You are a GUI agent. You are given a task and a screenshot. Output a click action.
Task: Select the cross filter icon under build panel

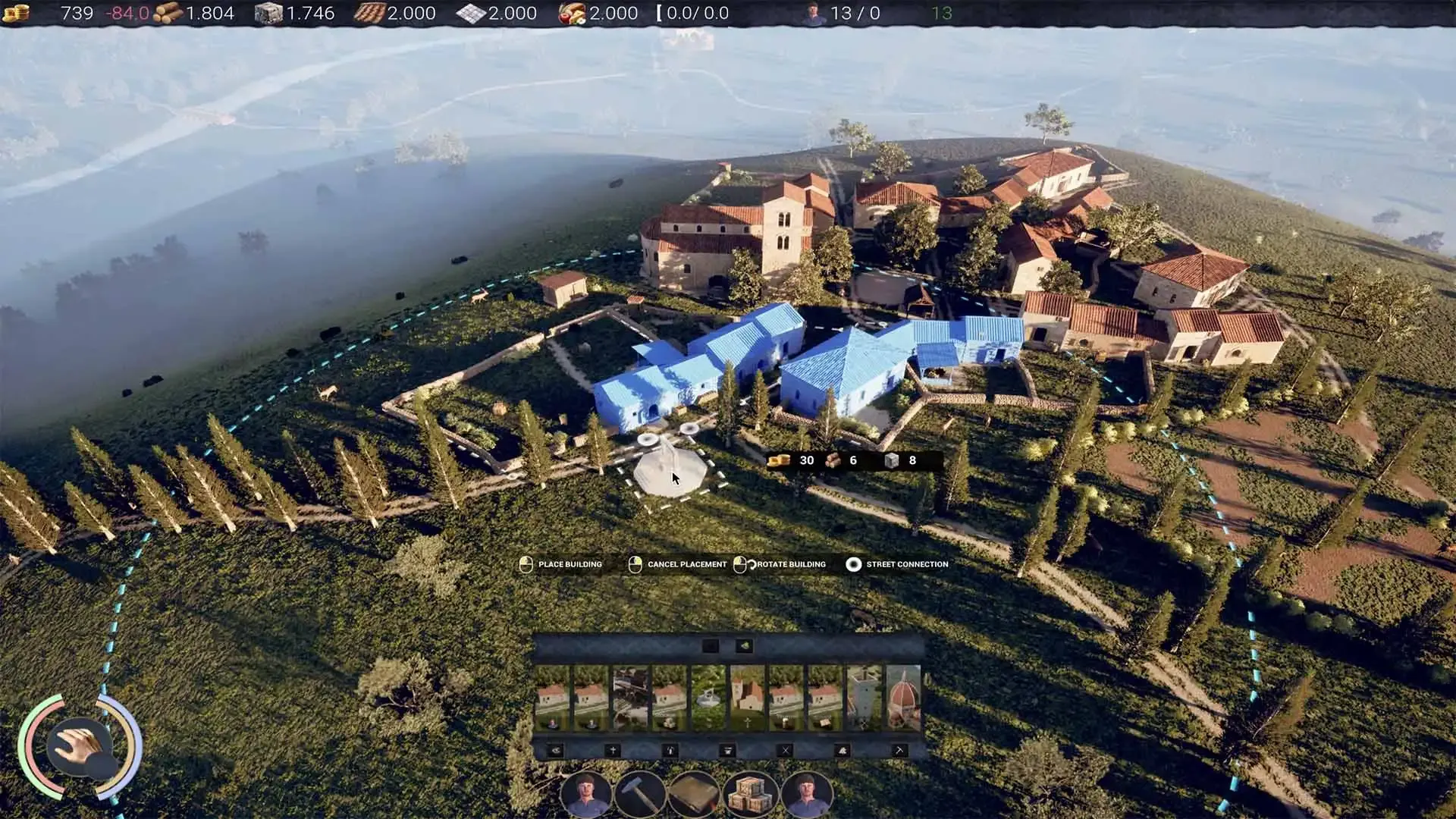click(614, 750)
